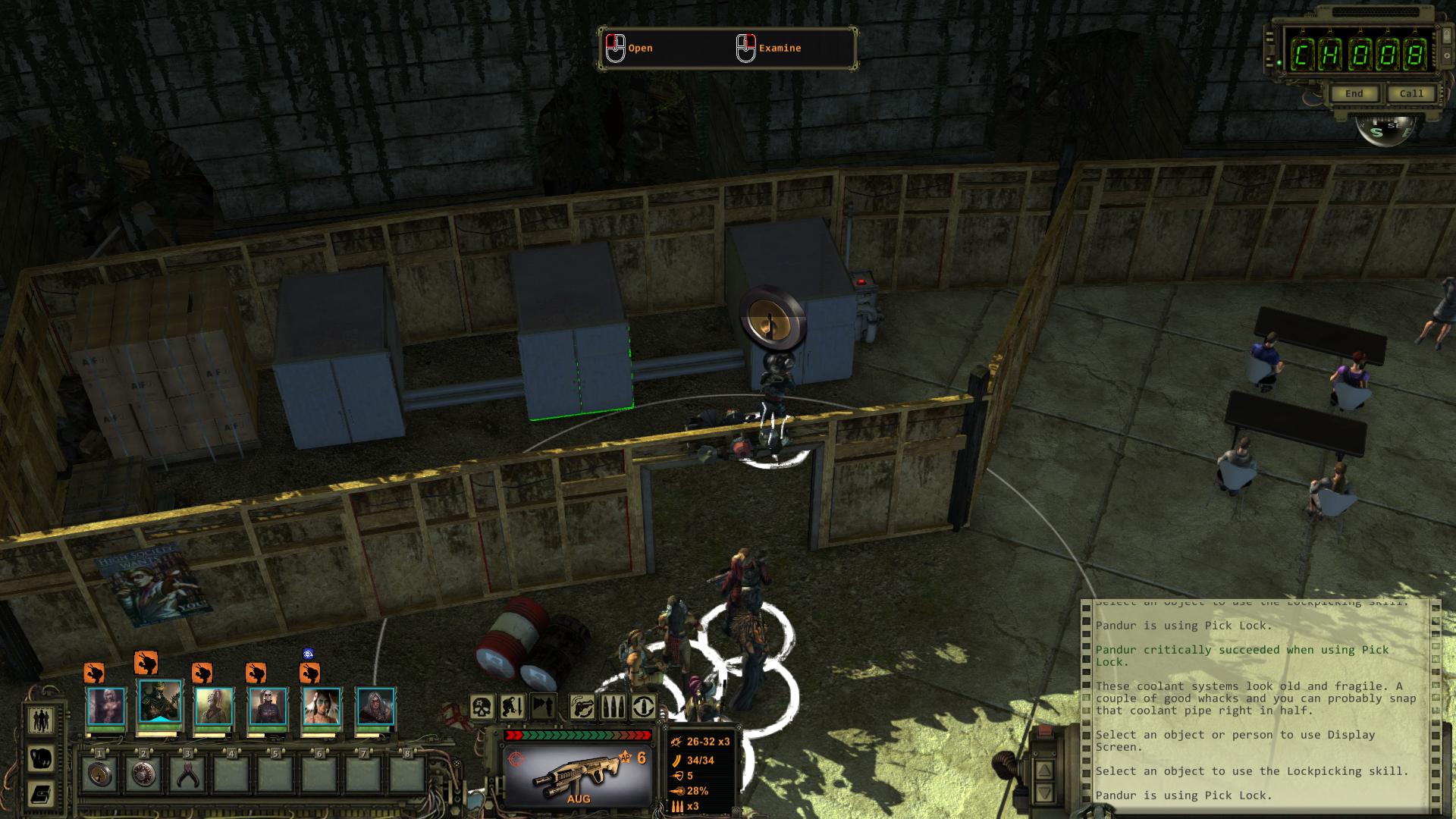Screen dimensions: 1456x819
Task: Select the grey-haired bearded man portrait
Action: coord(376,707)
